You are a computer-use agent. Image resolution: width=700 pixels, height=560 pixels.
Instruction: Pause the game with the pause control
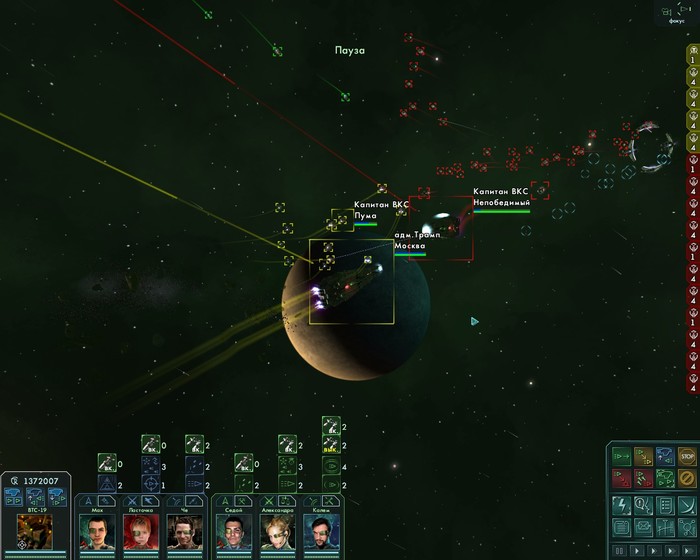pyautogui.click(x=620, y=550)
